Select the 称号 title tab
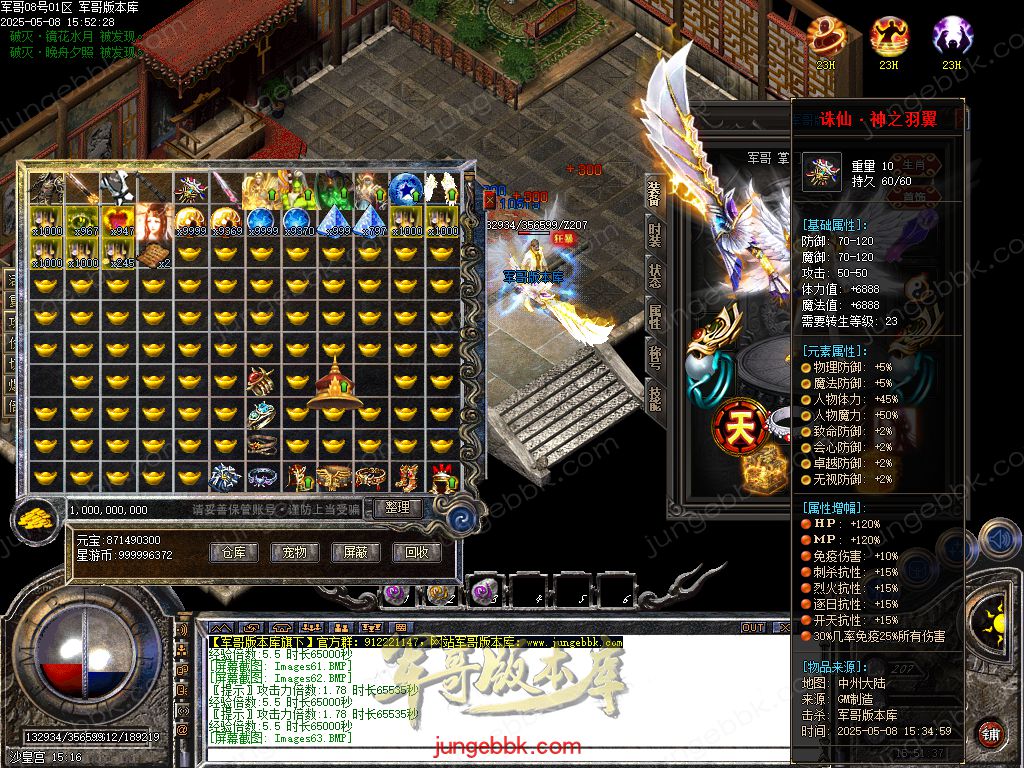 pos(654,357)
